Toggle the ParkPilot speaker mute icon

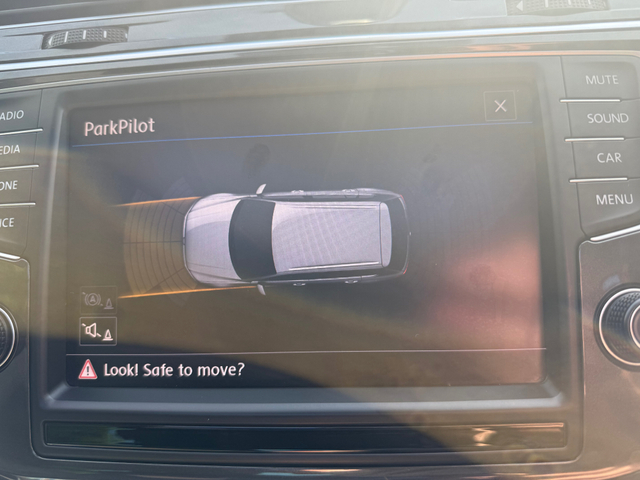tap(98, 330)
